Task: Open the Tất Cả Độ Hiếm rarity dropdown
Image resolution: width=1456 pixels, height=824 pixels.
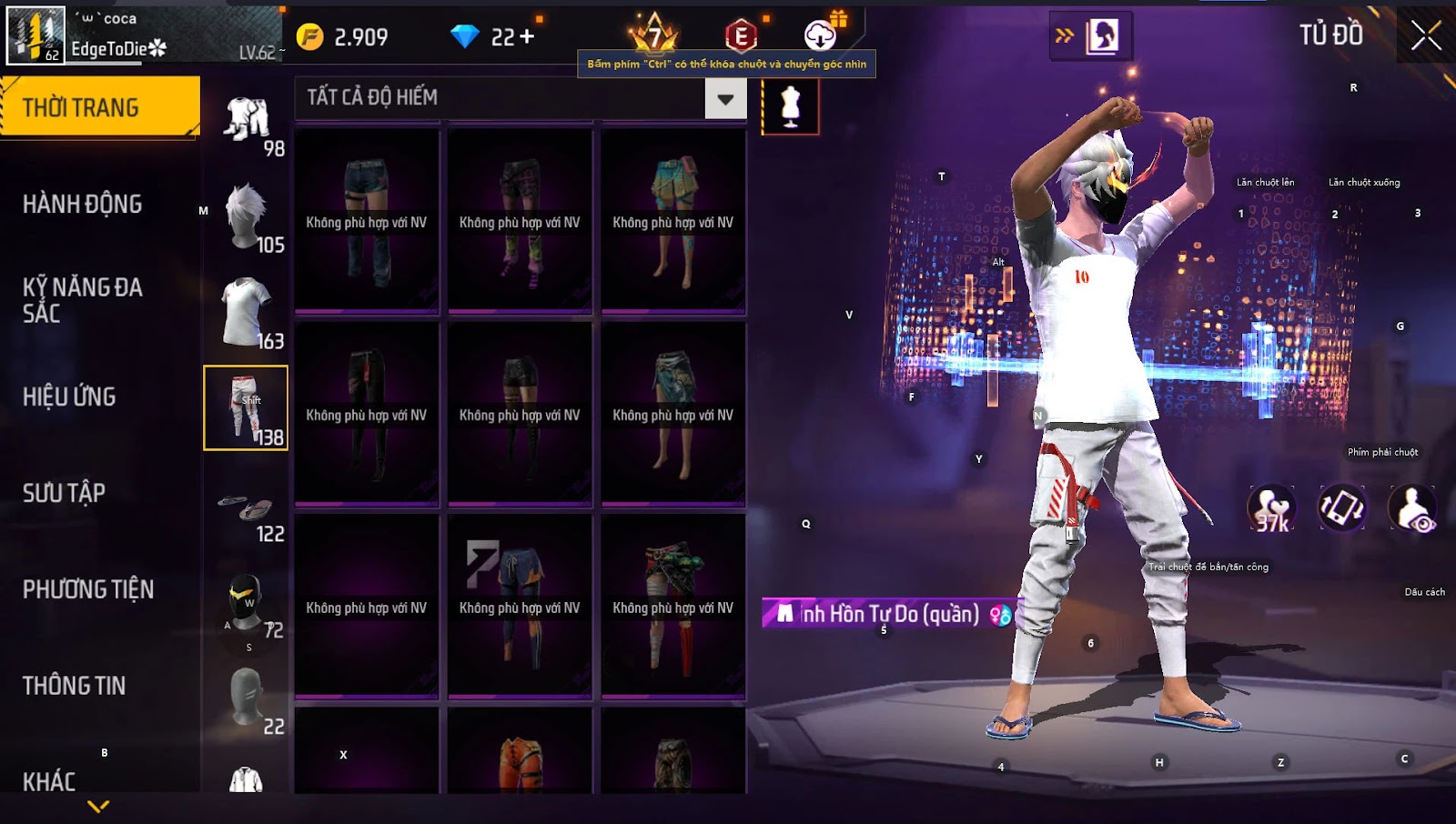Action: tap(725, 98)
